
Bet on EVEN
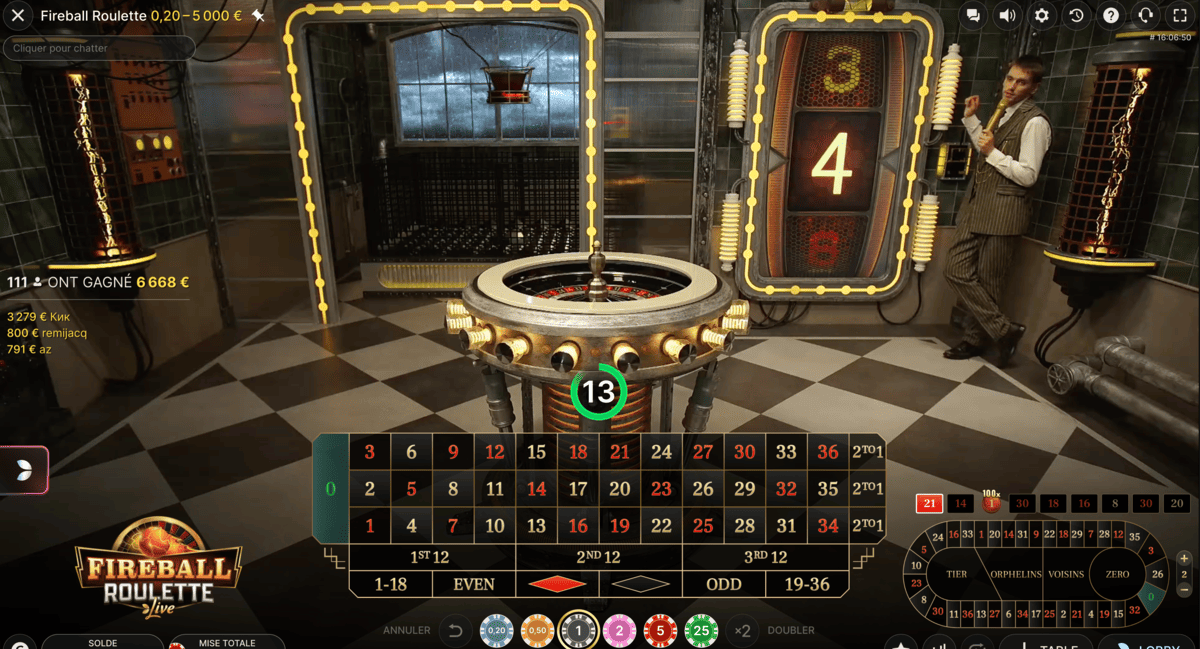(474, 584)
